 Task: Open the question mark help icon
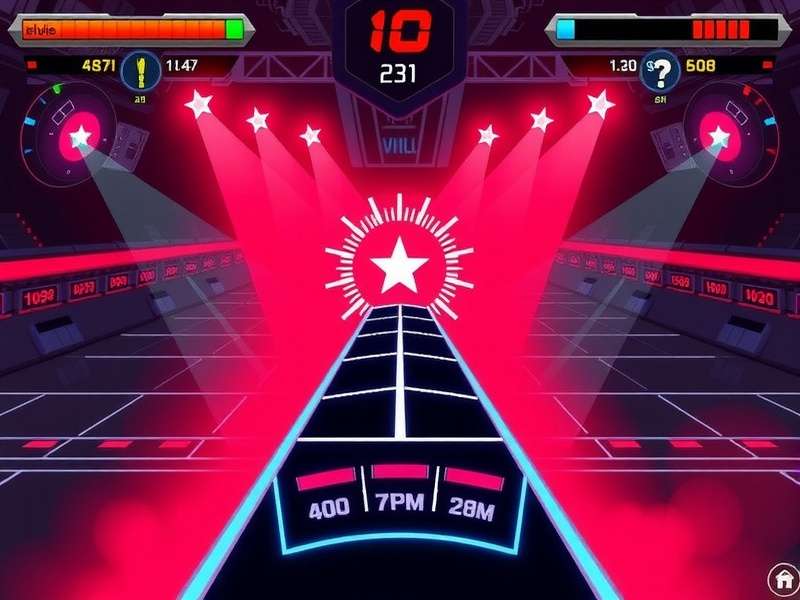click(x=660, y=69)
